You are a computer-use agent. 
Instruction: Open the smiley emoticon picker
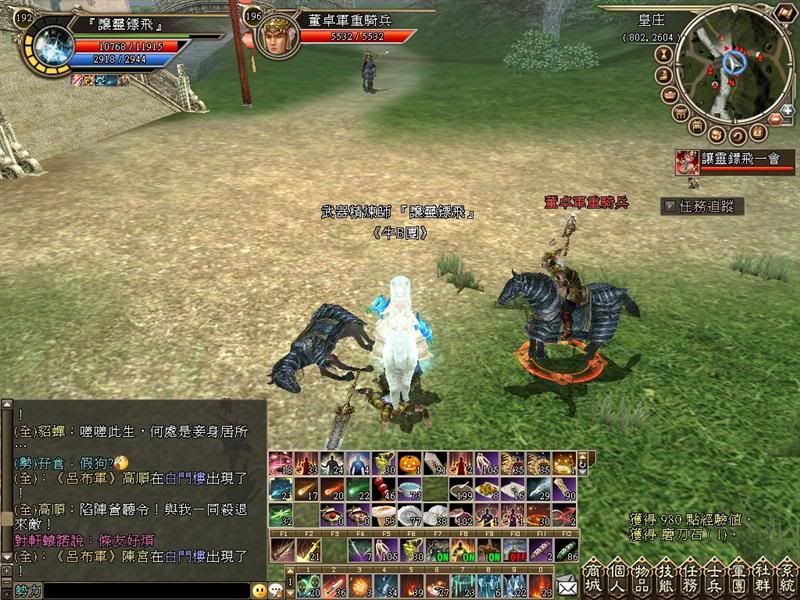tap(258, 591)
